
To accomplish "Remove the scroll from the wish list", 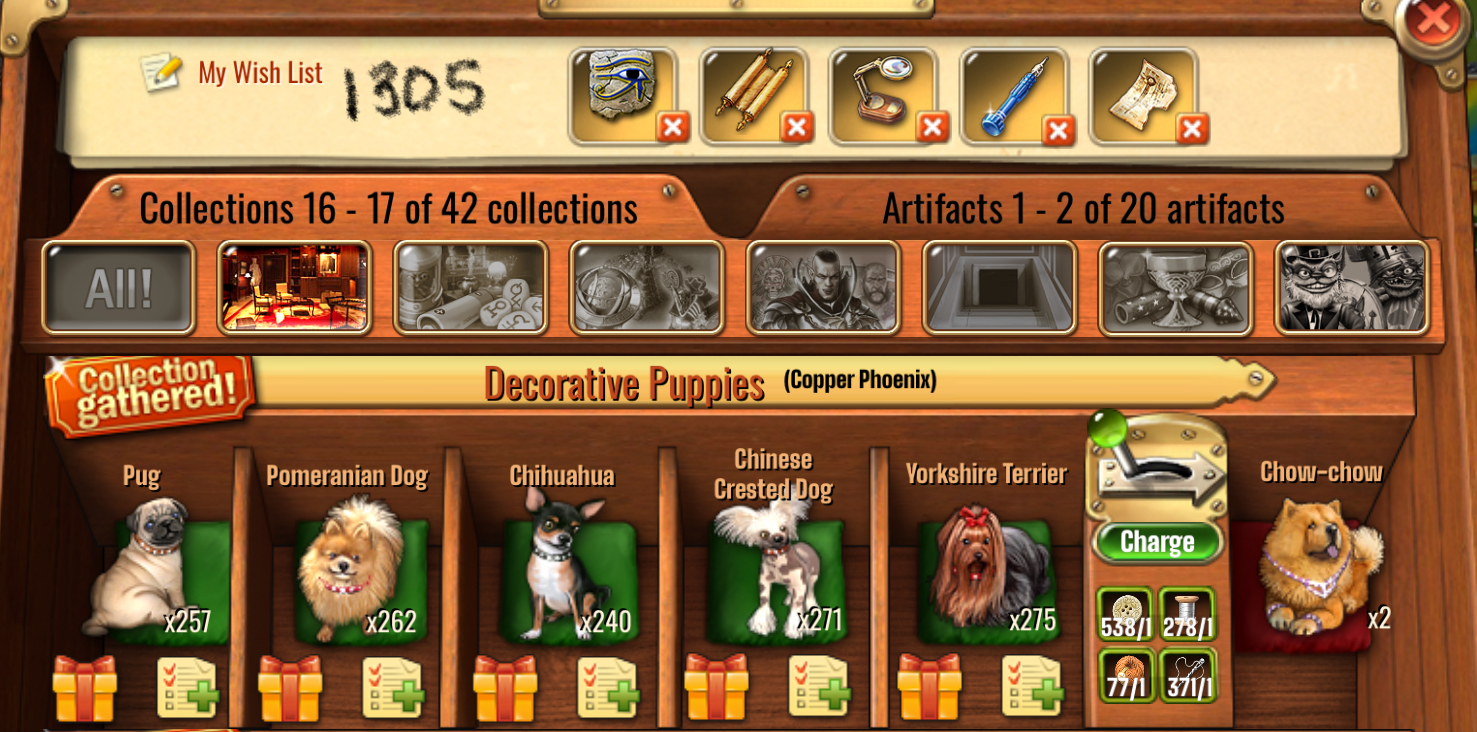I will [x=797, y=128].
